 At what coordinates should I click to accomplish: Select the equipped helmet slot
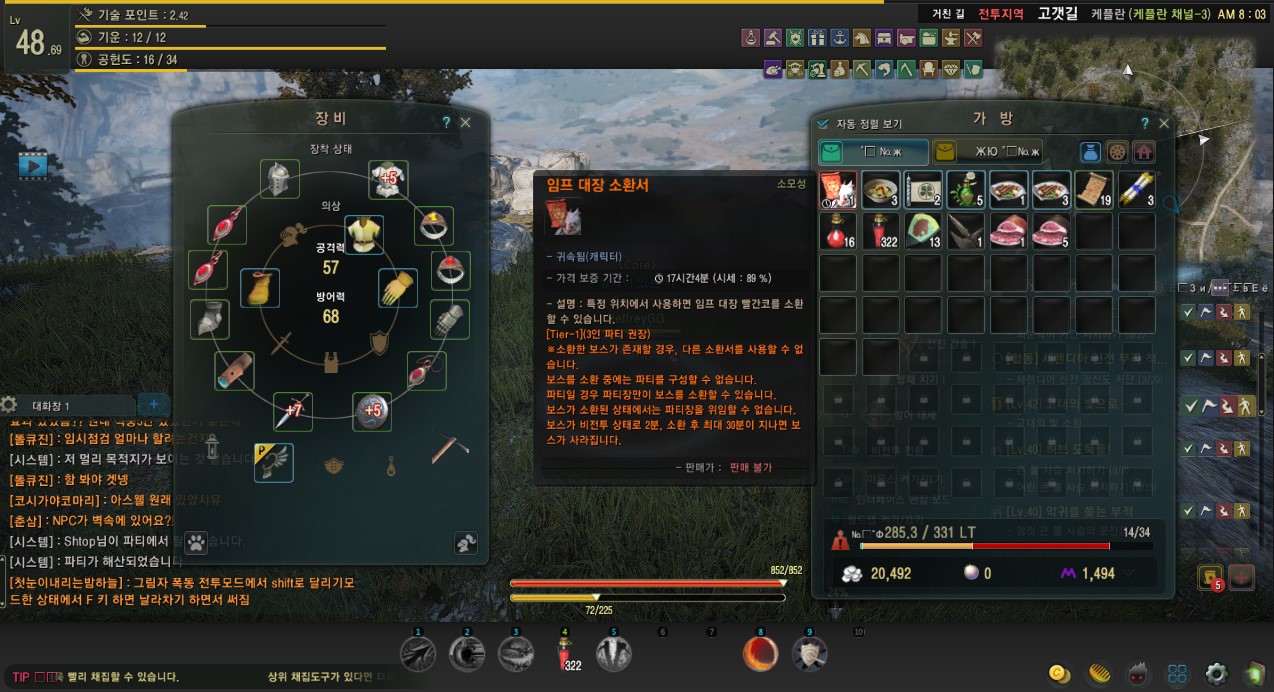(x=279, y=179)
